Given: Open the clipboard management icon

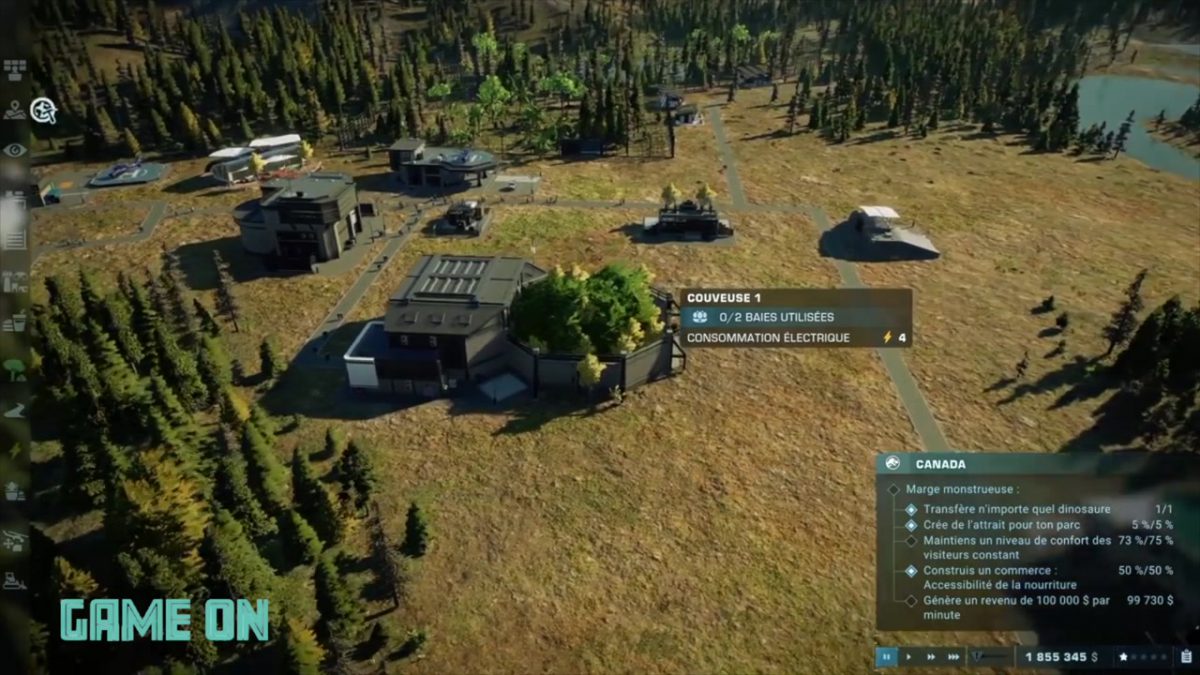Looking at the screenshot, I should pos(1187,657).
